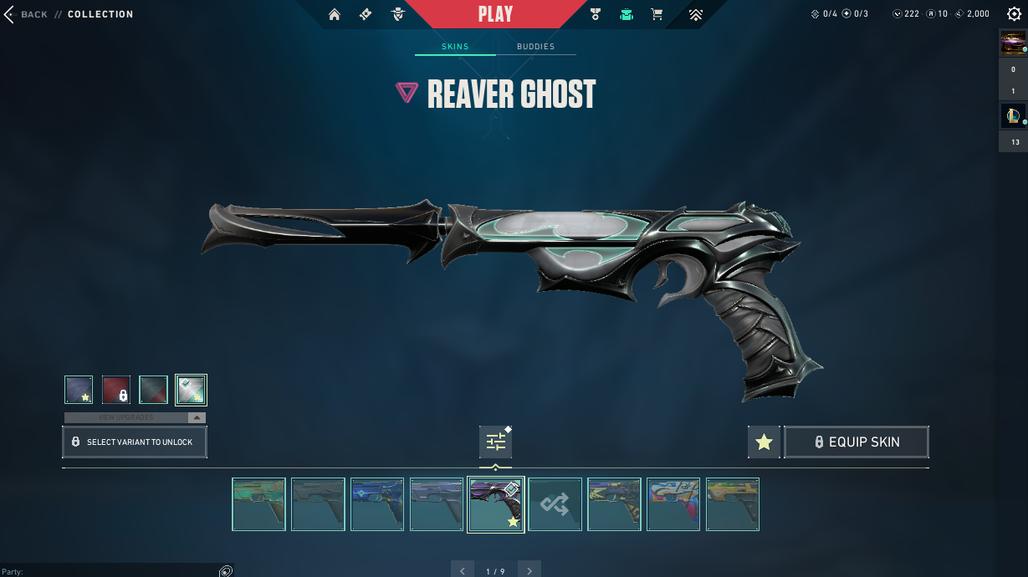Viewport: 1028px width, 577px height.
Task: Select the Skins tab
Action: tap(455, 46)
